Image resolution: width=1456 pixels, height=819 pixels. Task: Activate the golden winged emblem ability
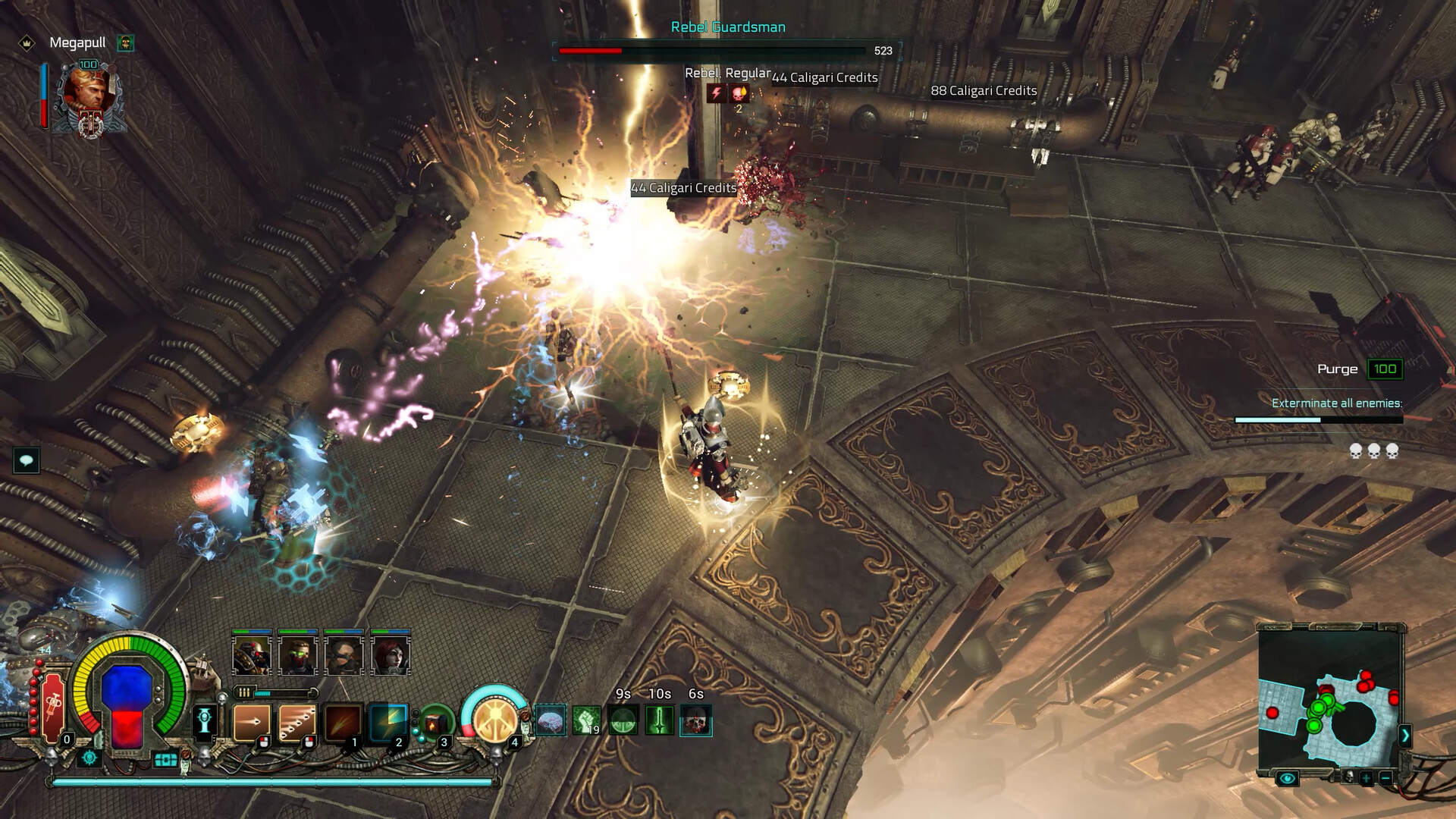point(494,719)
